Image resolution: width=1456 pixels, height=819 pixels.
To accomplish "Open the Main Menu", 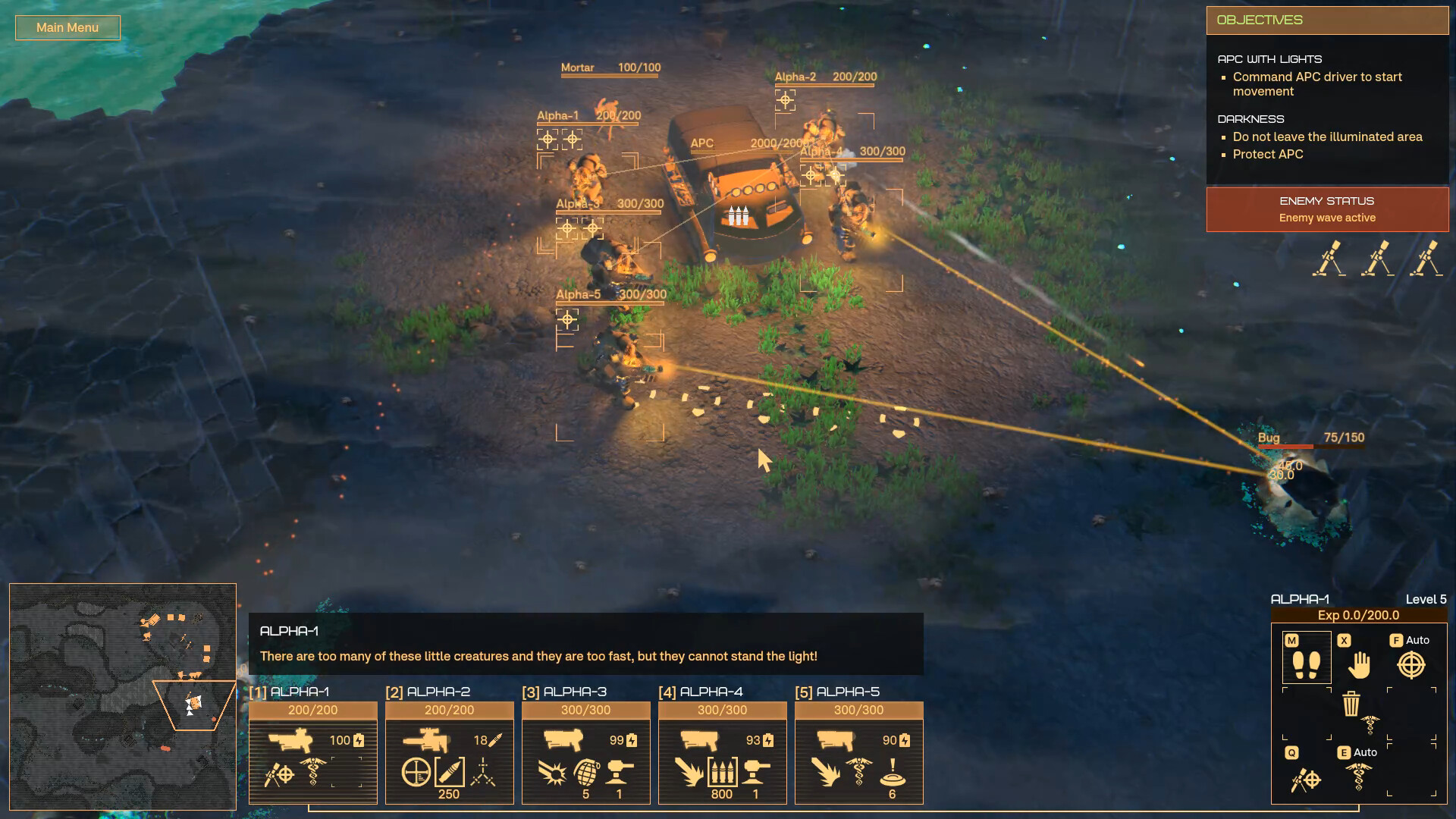I will point(67,27).
